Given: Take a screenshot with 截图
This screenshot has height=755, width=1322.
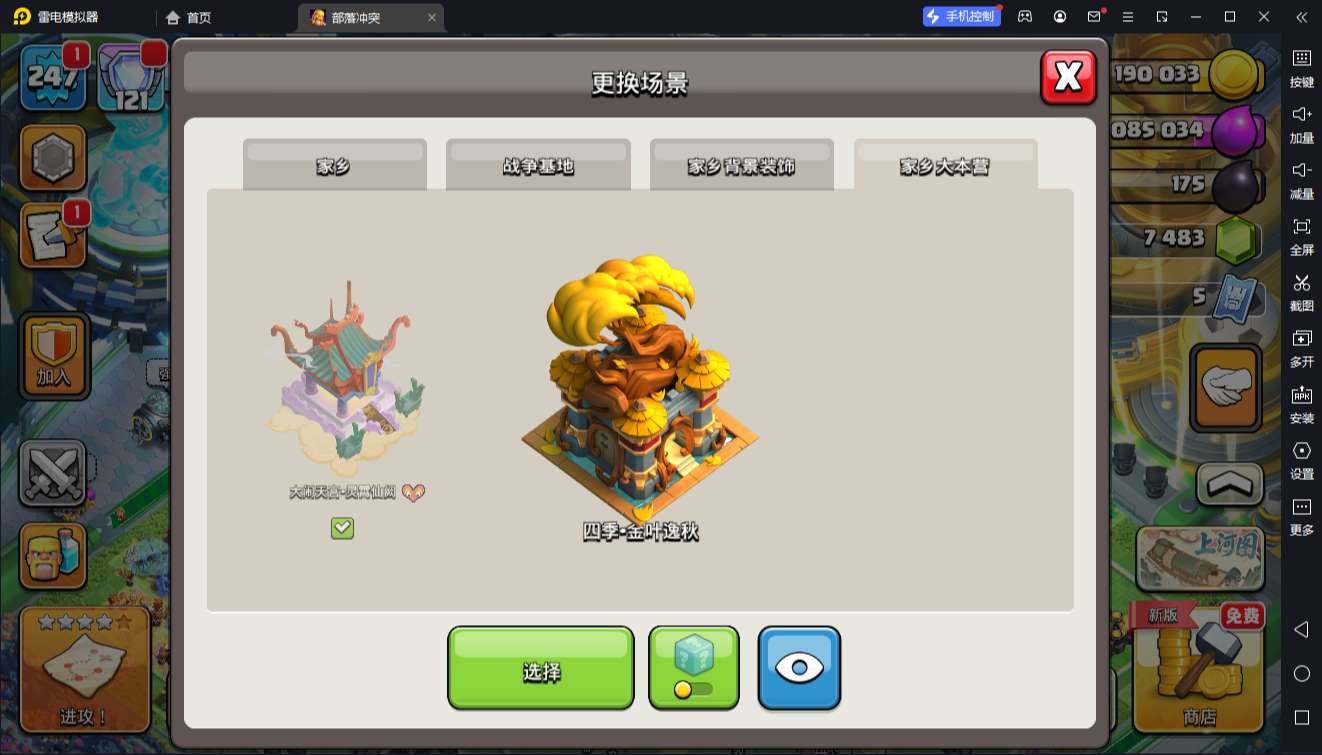Looking at the screenshot, I should click(1301, 291).
